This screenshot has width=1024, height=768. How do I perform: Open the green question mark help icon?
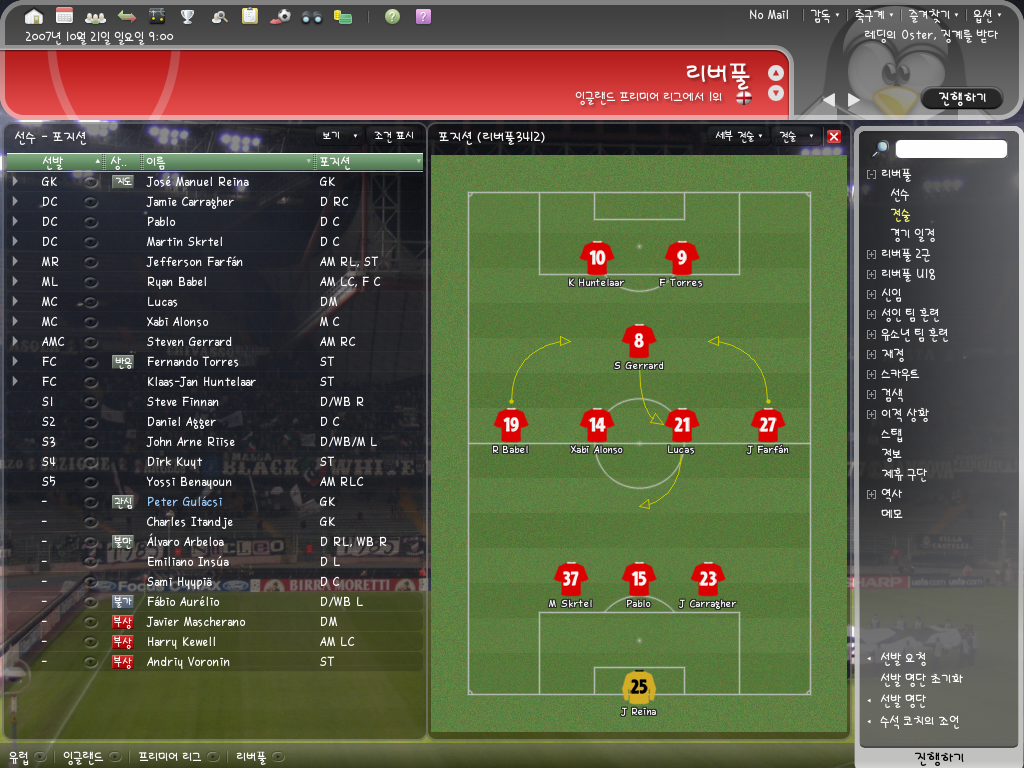tap(393, 16)
